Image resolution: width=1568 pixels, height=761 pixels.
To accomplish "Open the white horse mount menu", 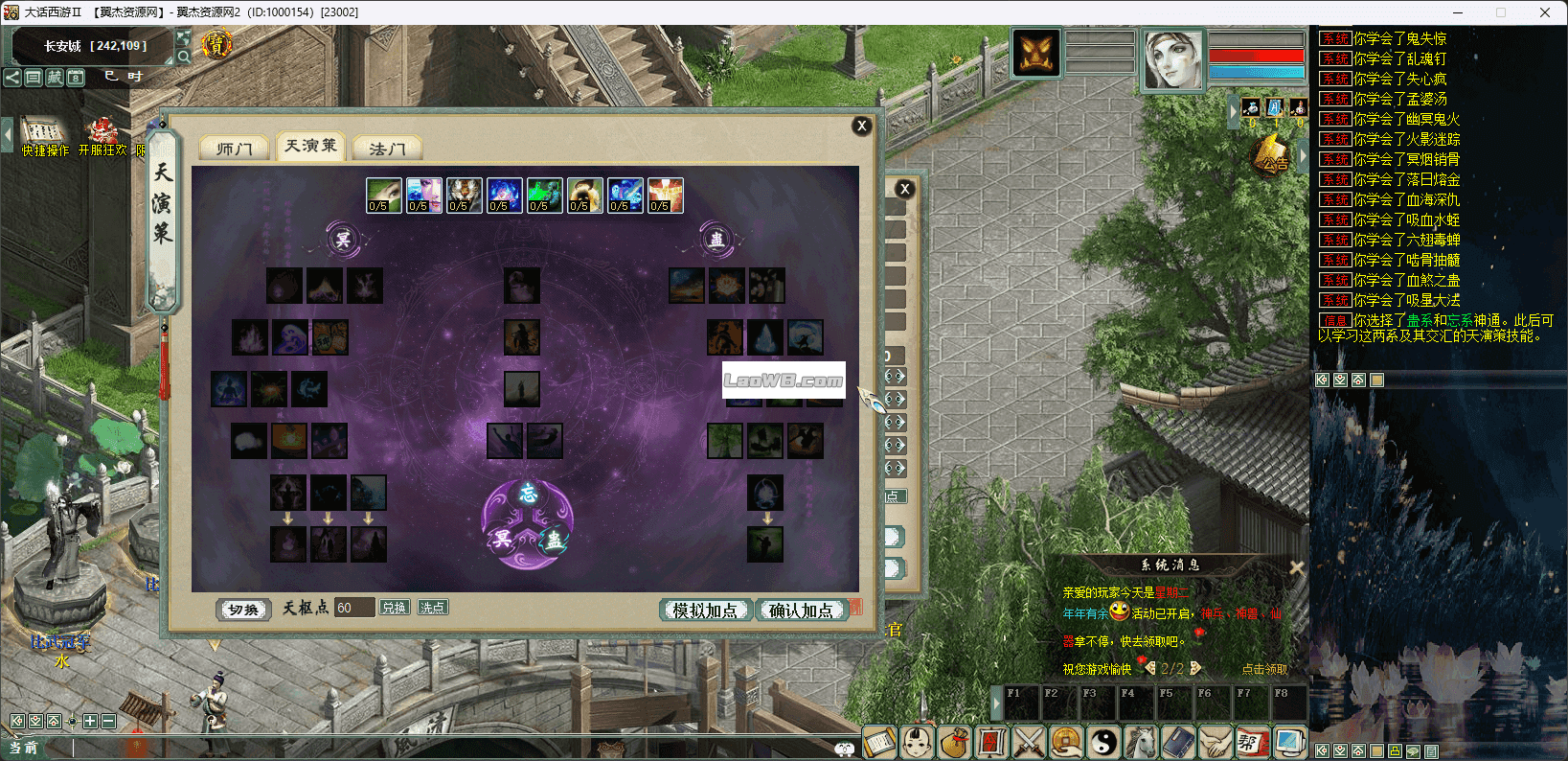I will pos(1140,742).
